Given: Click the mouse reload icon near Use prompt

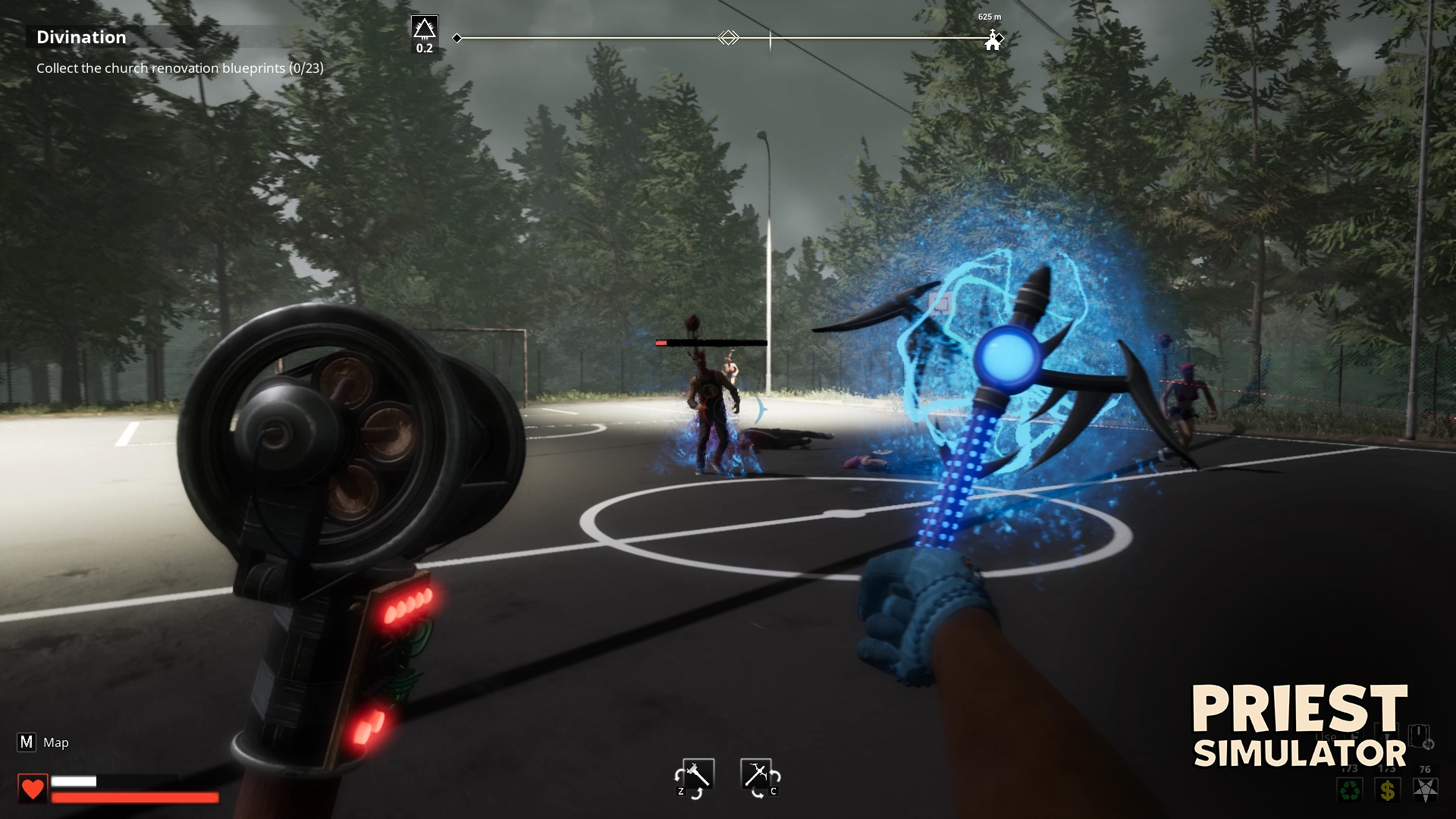Looking at the screenshot, I should (x=1420, y=736).
